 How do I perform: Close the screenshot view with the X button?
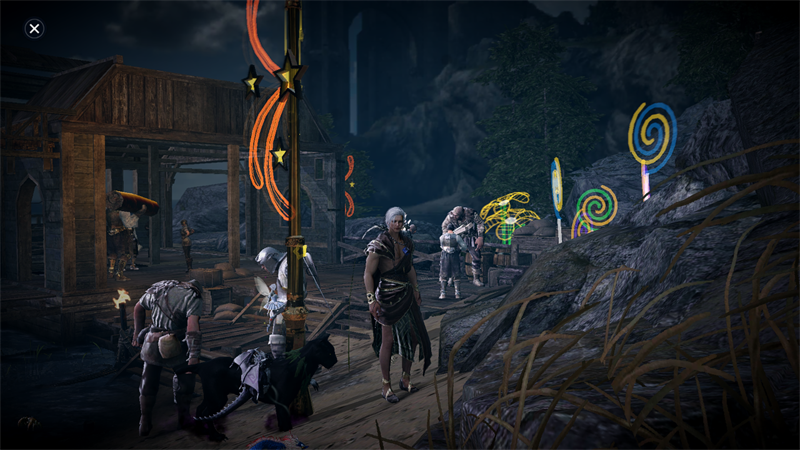pos(34,28)
